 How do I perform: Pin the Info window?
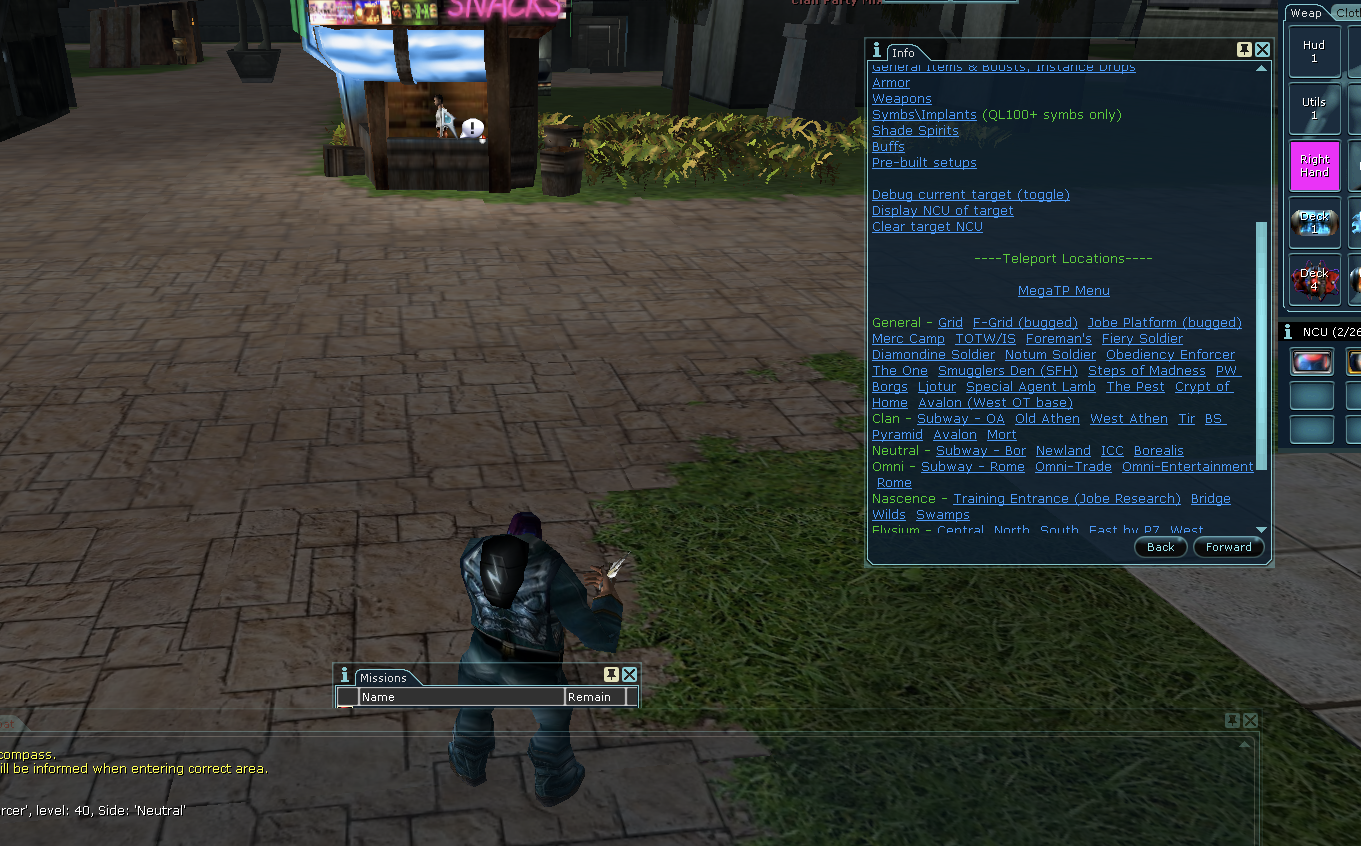coord(1244,50)
